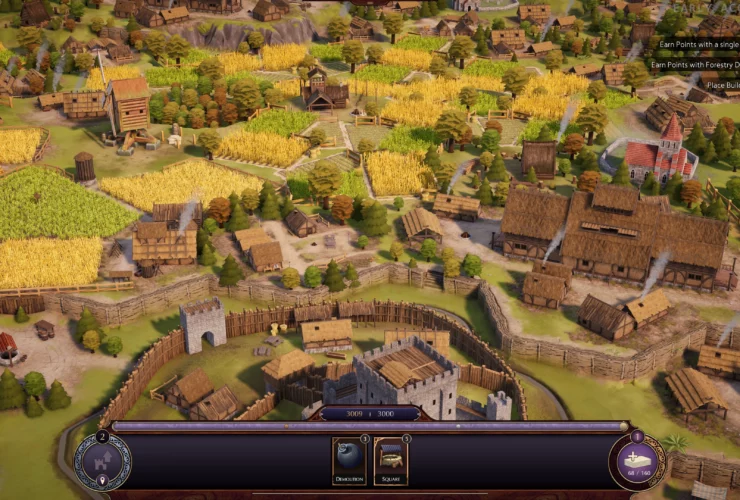The height and width of the screenshot is (500, 740).
Task: Select the Place Buildings objective entry
Action: (722, 85)
